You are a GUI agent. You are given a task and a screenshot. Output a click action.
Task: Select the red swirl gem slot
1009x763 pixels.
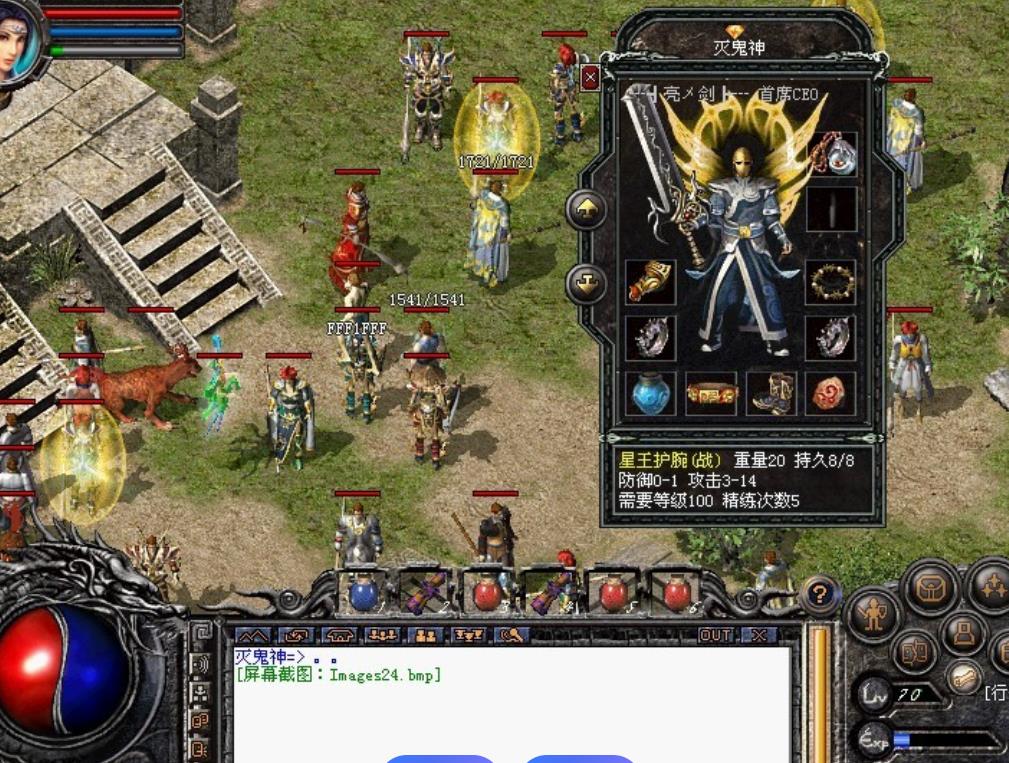tap(832, 393)
